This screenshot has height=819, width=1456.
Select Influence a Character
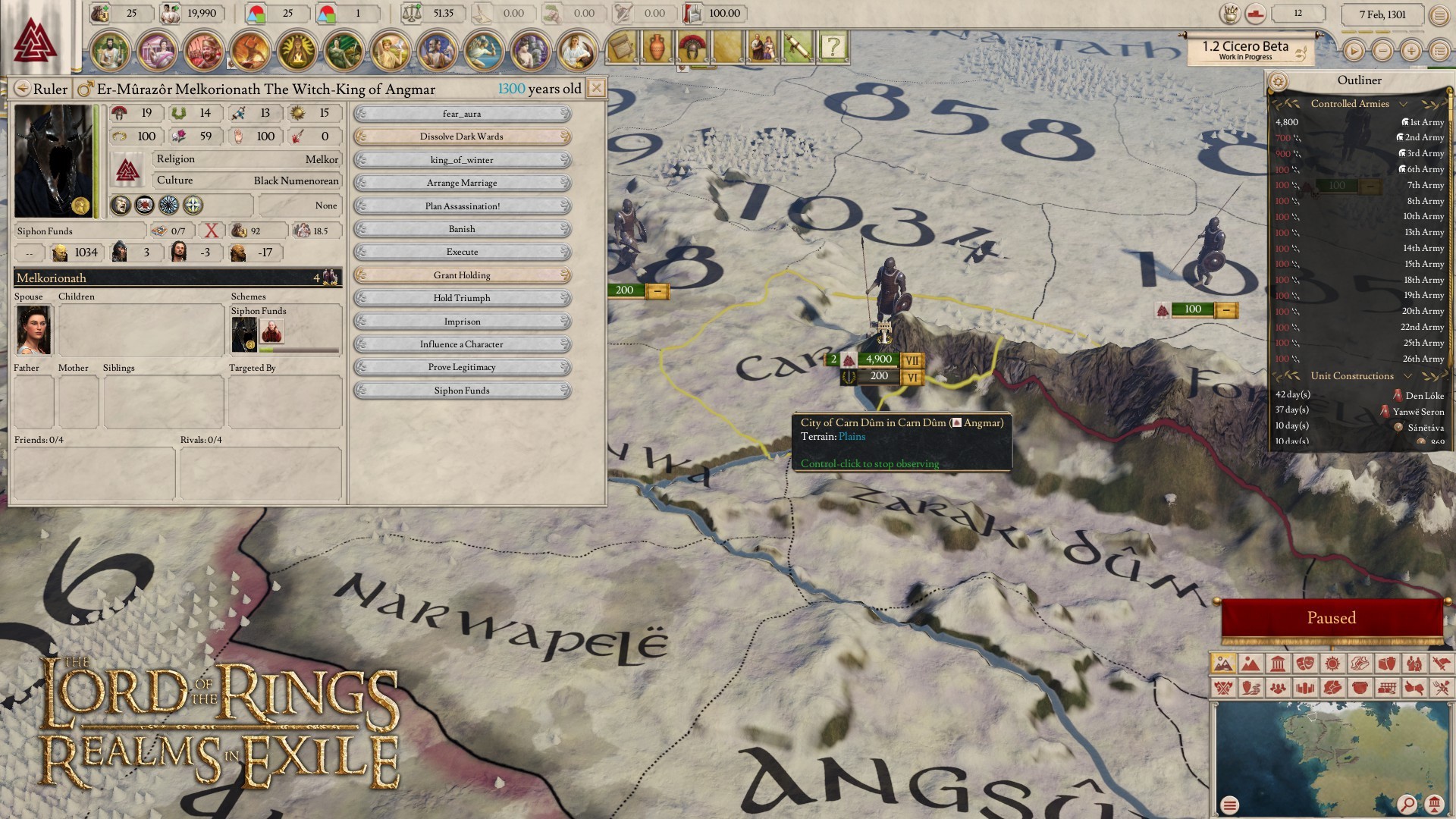click(462, 344)
